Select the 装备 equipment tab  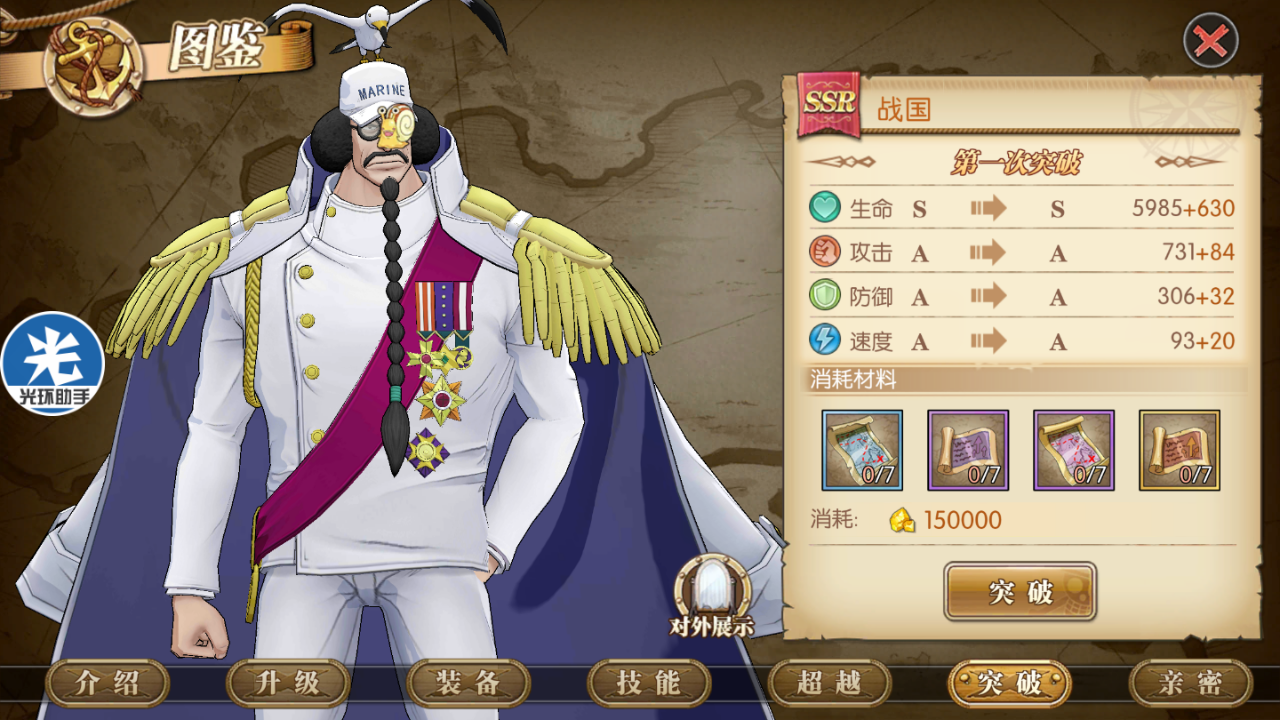[468, 684]
